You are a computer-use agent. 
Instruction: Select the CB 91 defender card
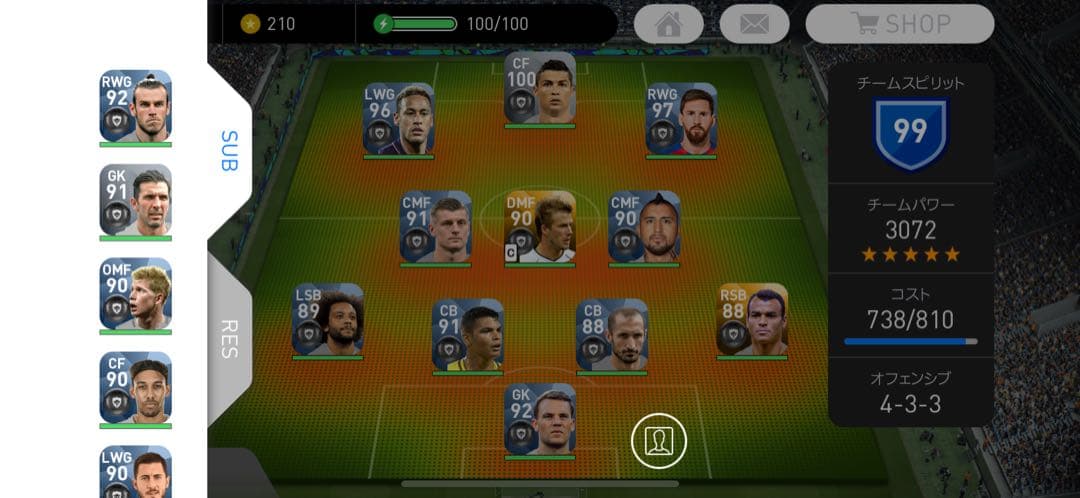tap(467, 335)
